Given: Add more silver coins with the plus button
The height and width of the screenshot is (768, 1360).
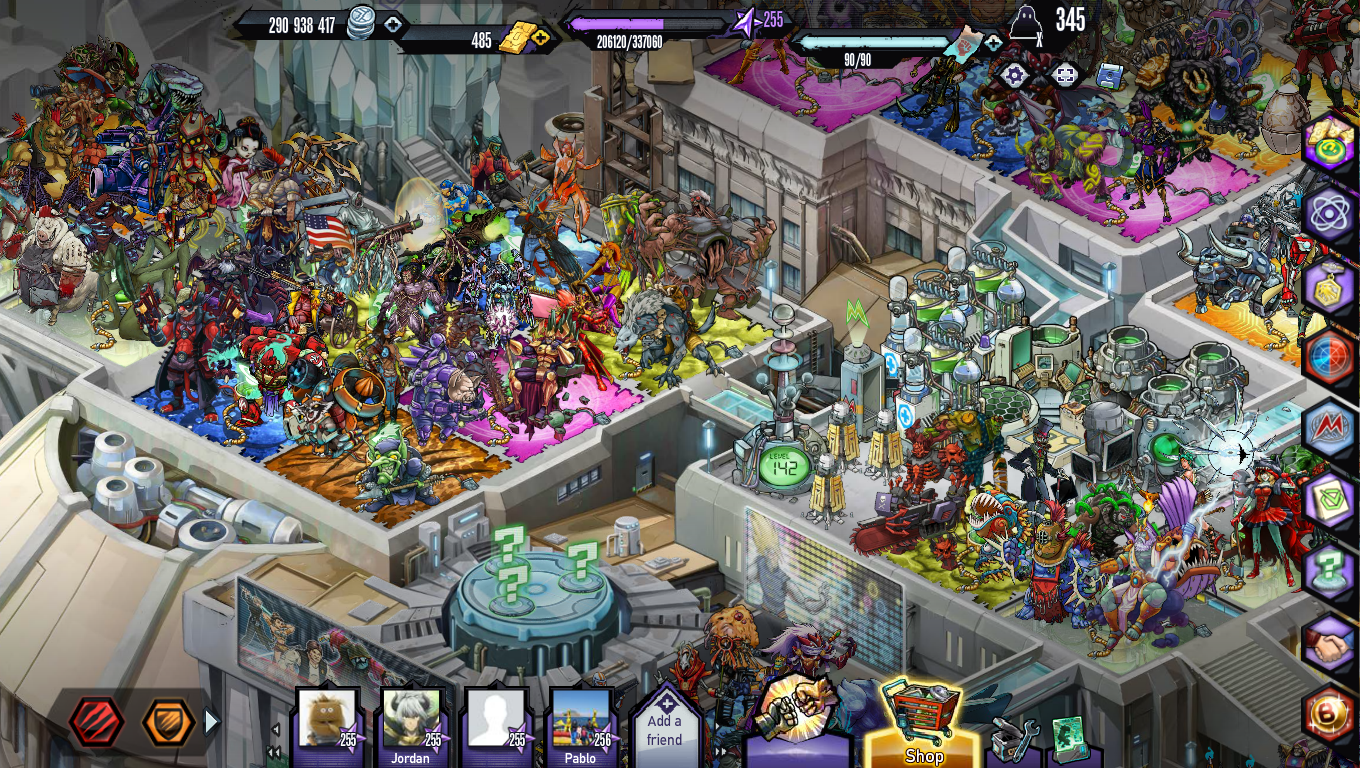Looking at the screenshot, I should [x=393, y=24].
